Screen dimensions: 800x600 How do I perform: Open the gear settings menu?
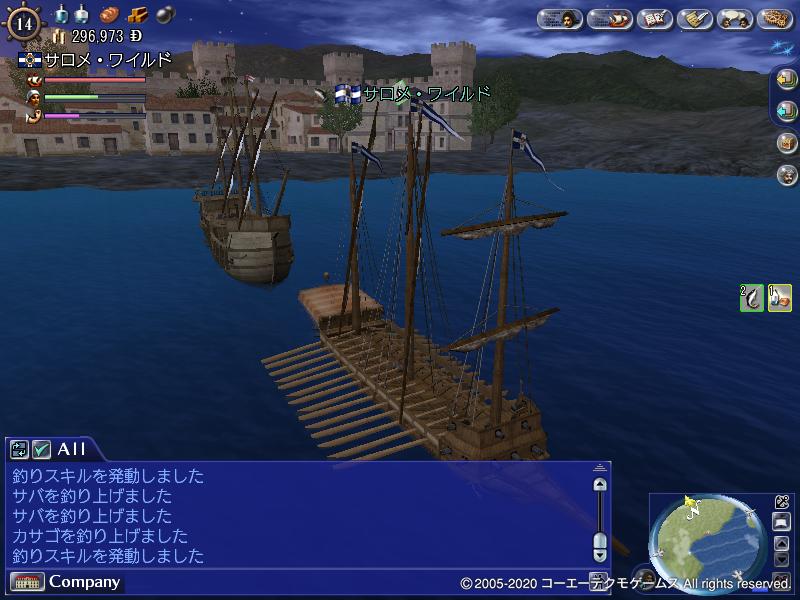coord(775,18)
